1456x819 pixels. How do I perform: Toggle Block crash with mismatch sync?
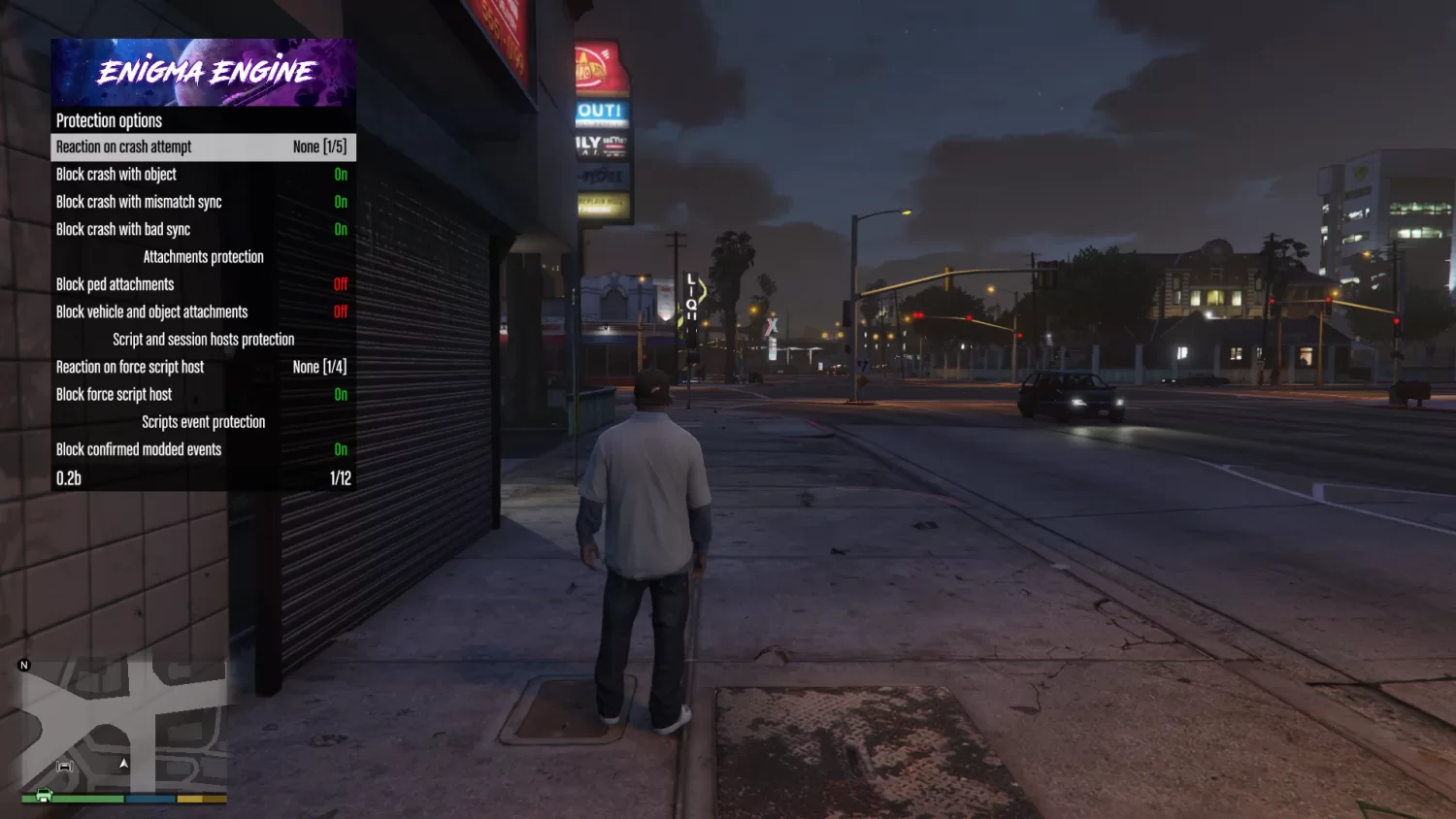point(203,202)
